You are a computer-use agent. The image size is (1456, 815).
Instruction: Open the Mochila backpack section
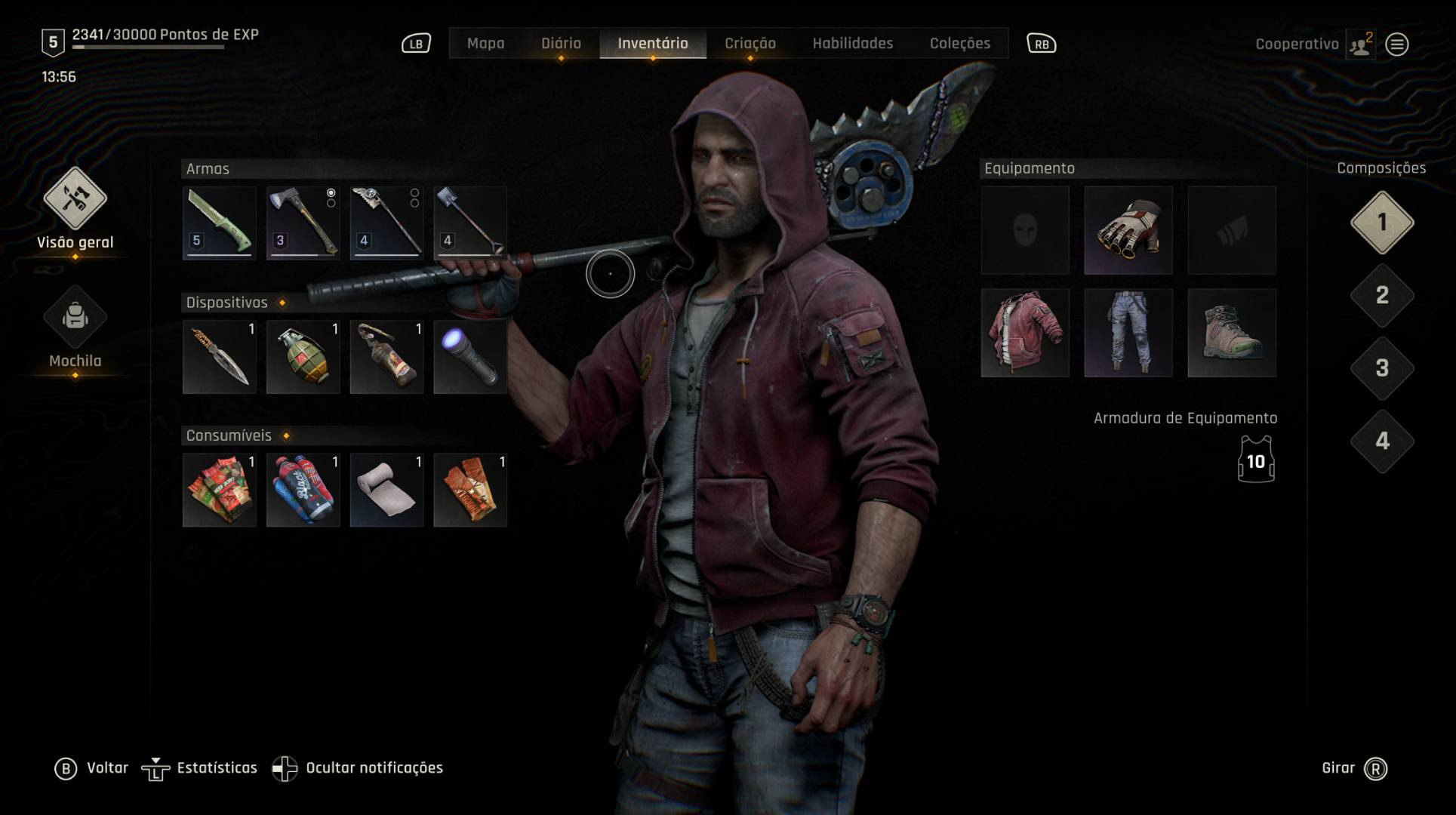75,318
